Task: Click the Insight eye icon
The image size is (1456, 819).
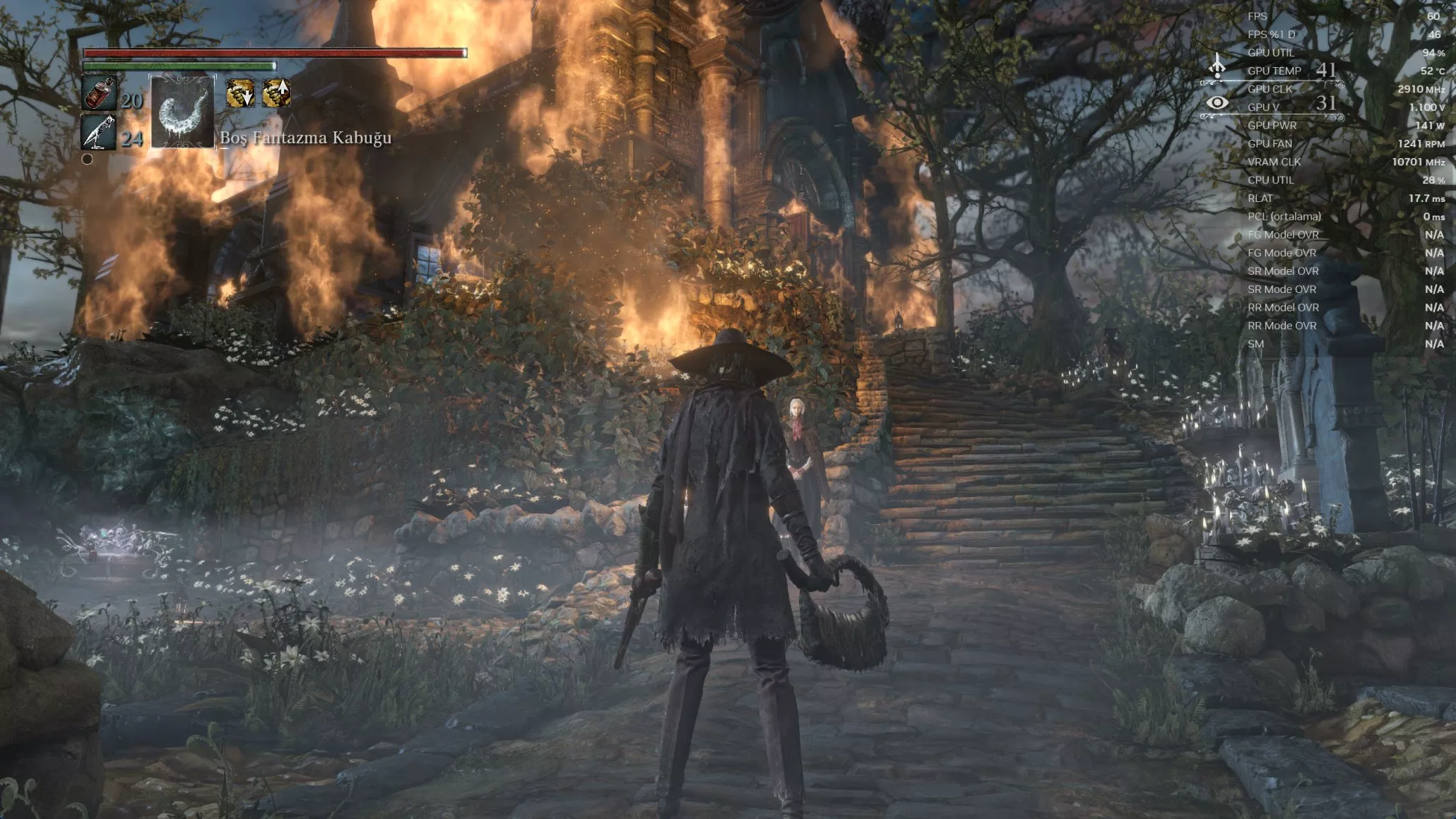Action: (x=1217, y=103)
